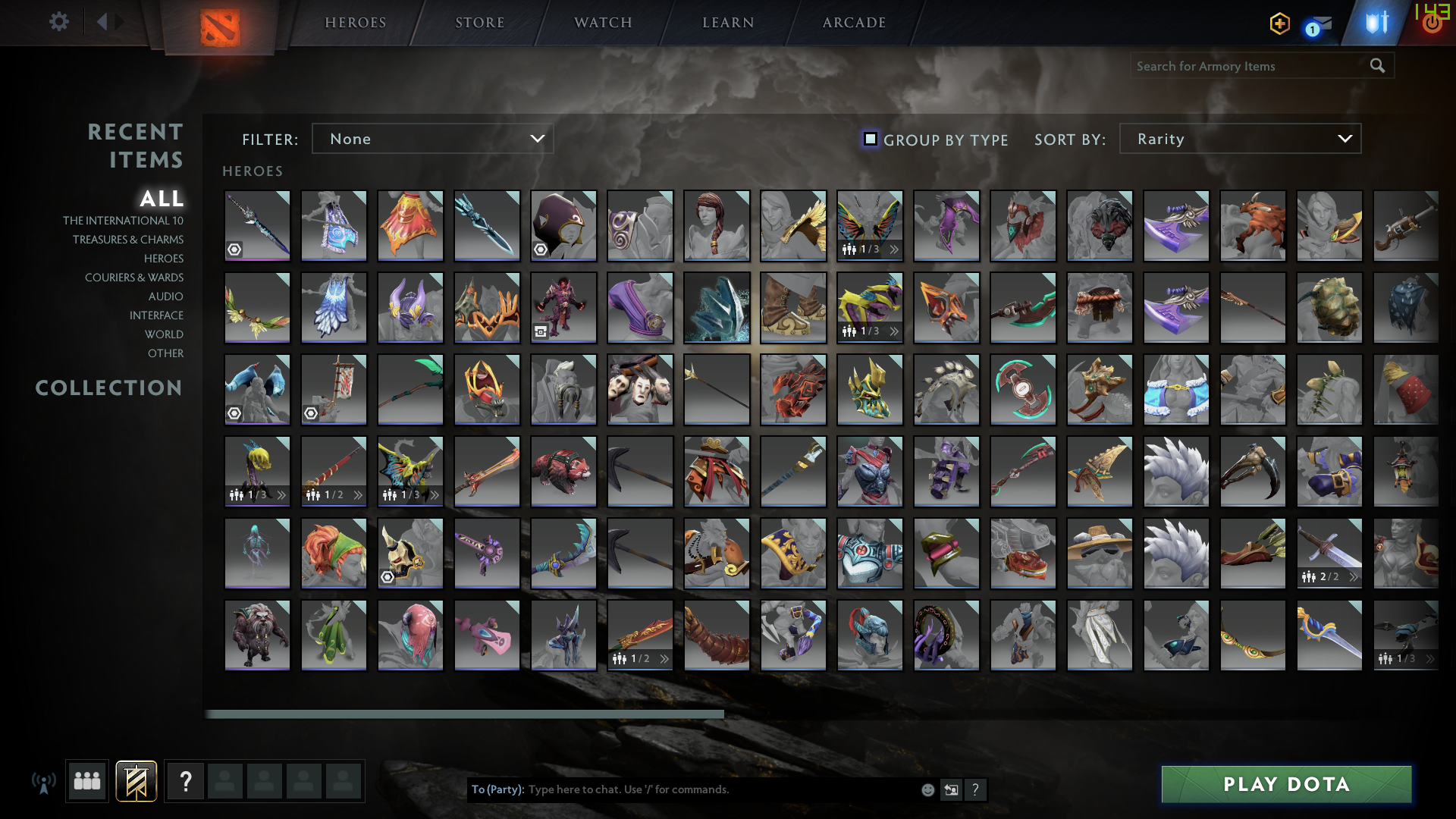Open the settings gear
Viewport: 1456px width, 819px height.
click(x=58, y=22)
